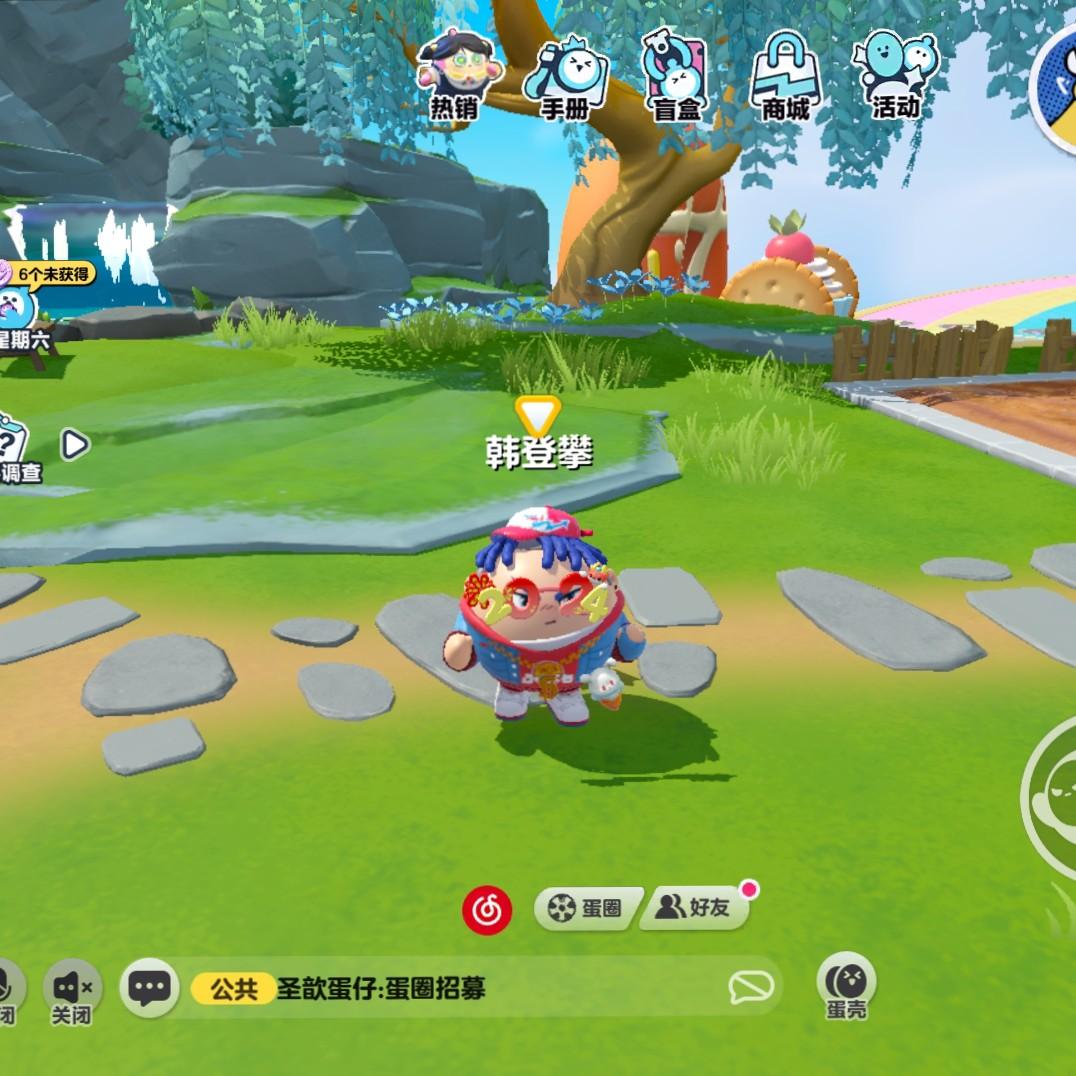Open the 蛋壳 eggshell button
The width and height of the screenshot is (1076, 1076).
coord(846,984)
